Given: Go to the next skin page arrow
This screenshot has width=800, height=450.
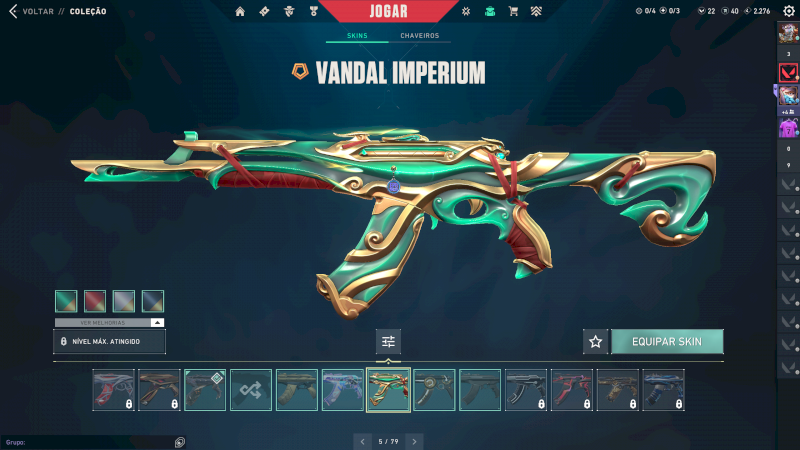Looking at the screenshot, I should [x=415, y=441].
